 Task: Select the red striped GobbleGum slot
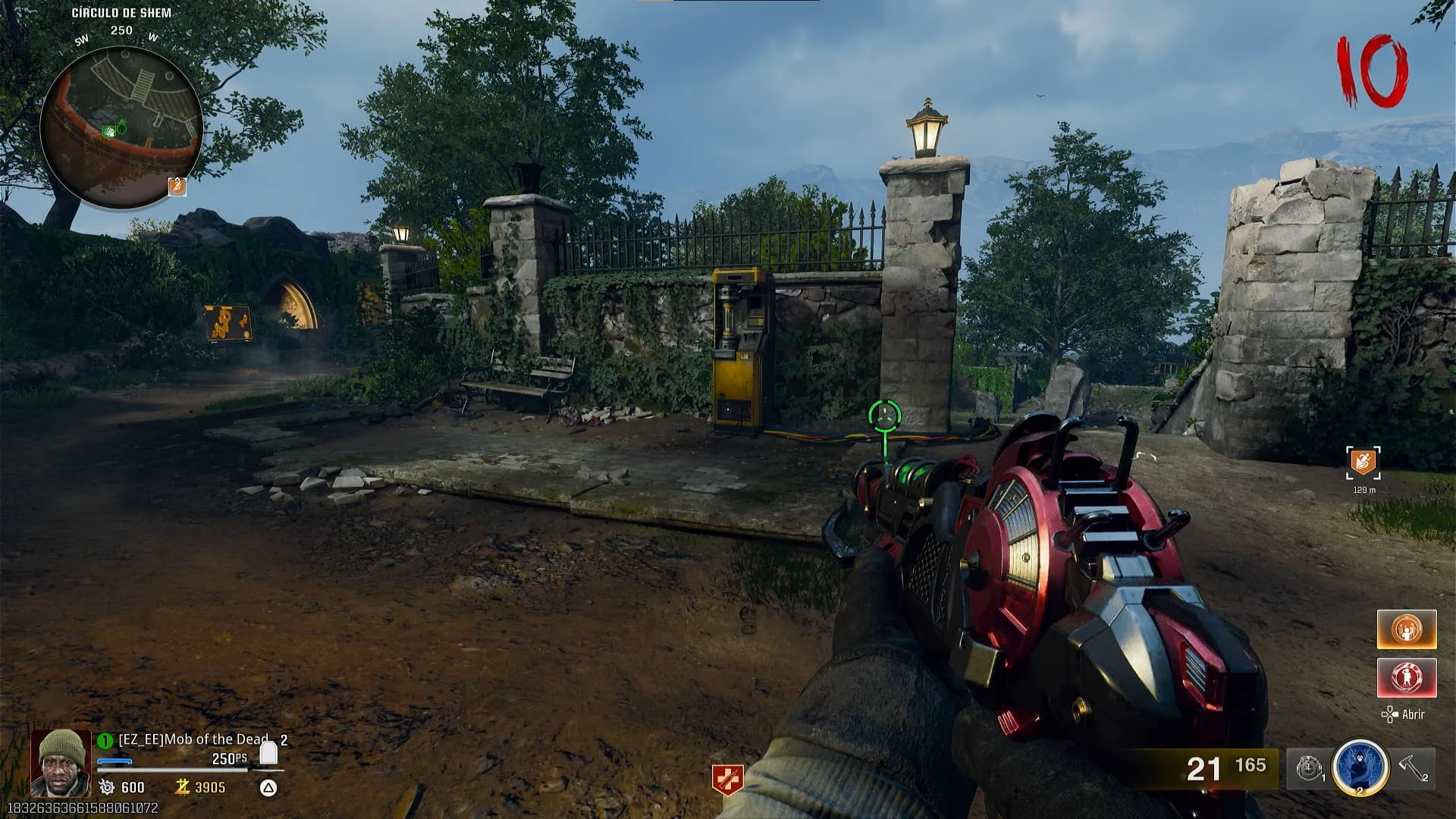[1406, 677]
